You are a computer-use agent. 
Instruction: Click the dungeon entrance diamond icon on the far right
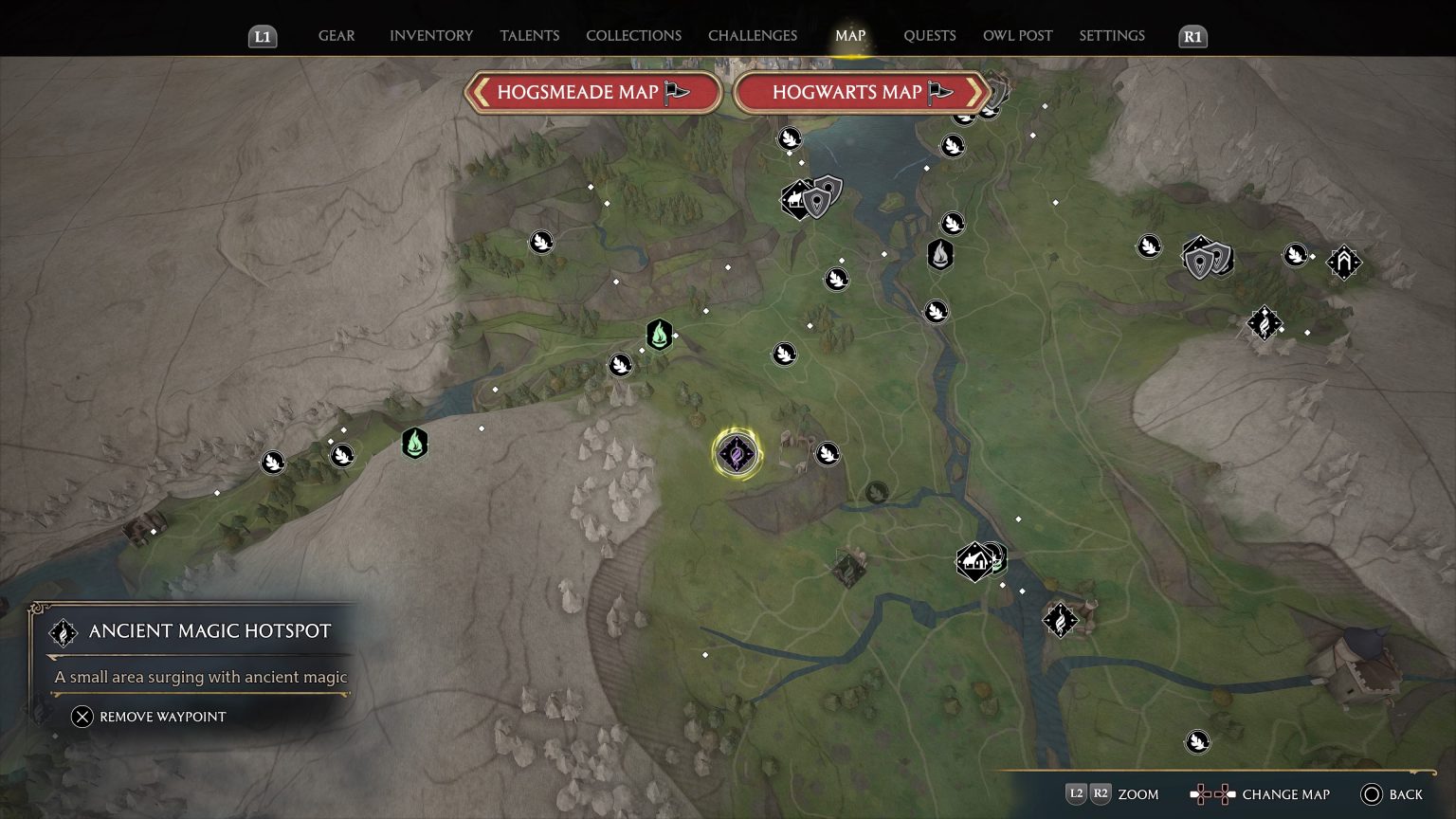point(1343,263)
